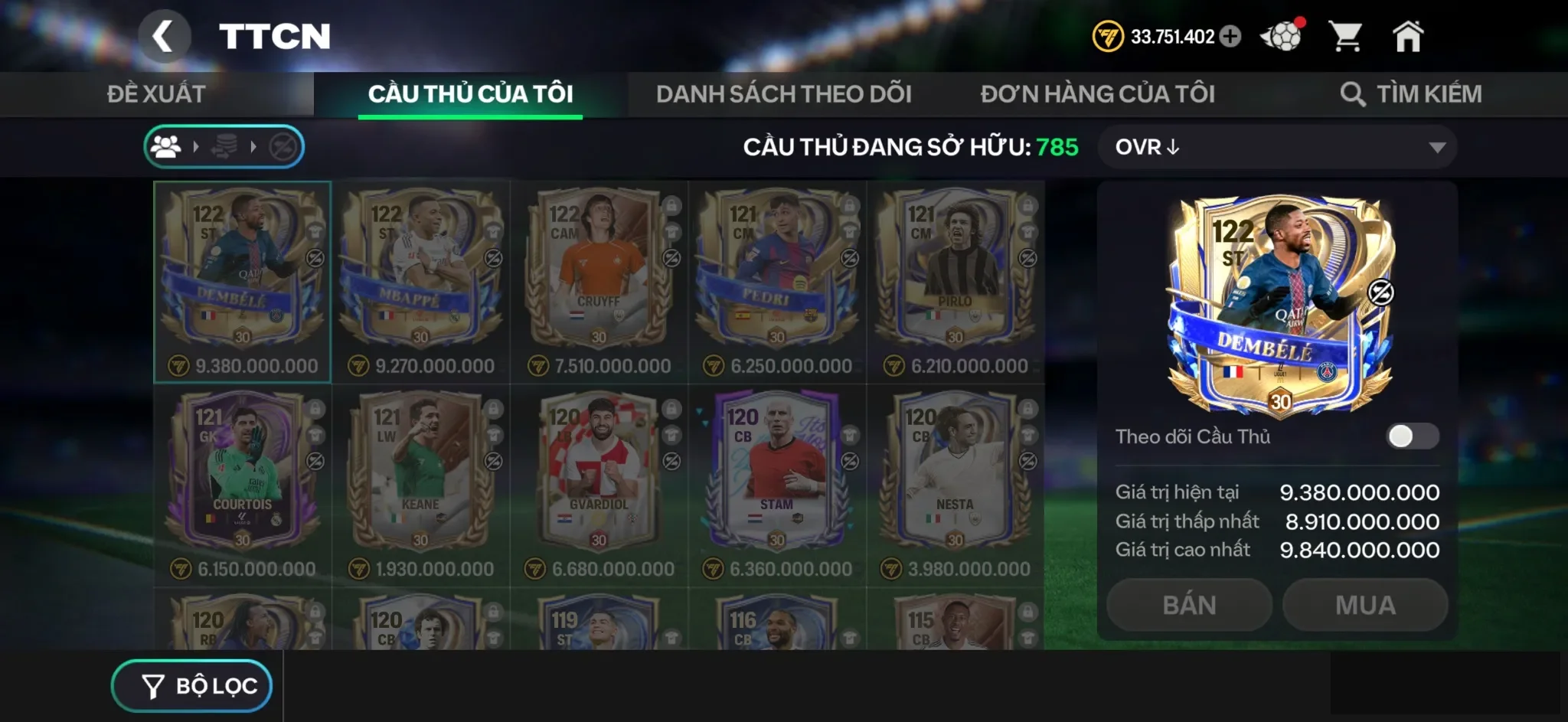Open the BỘ LỌC filter panel
1568x722 pixels.
coord(191,685)
